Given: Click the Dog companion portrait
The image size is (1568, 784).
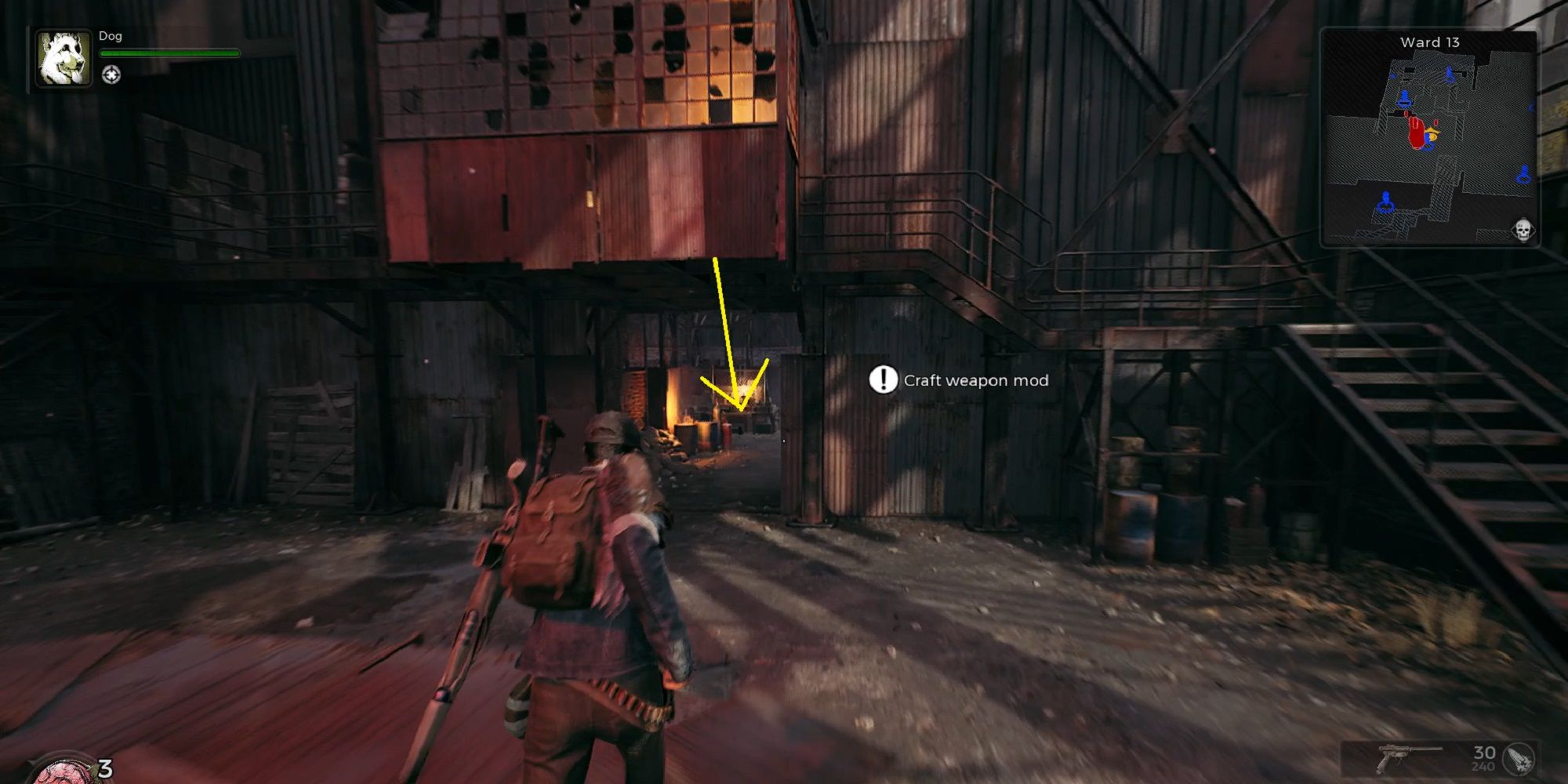Looking at the screenshot, I should [64, 58].
